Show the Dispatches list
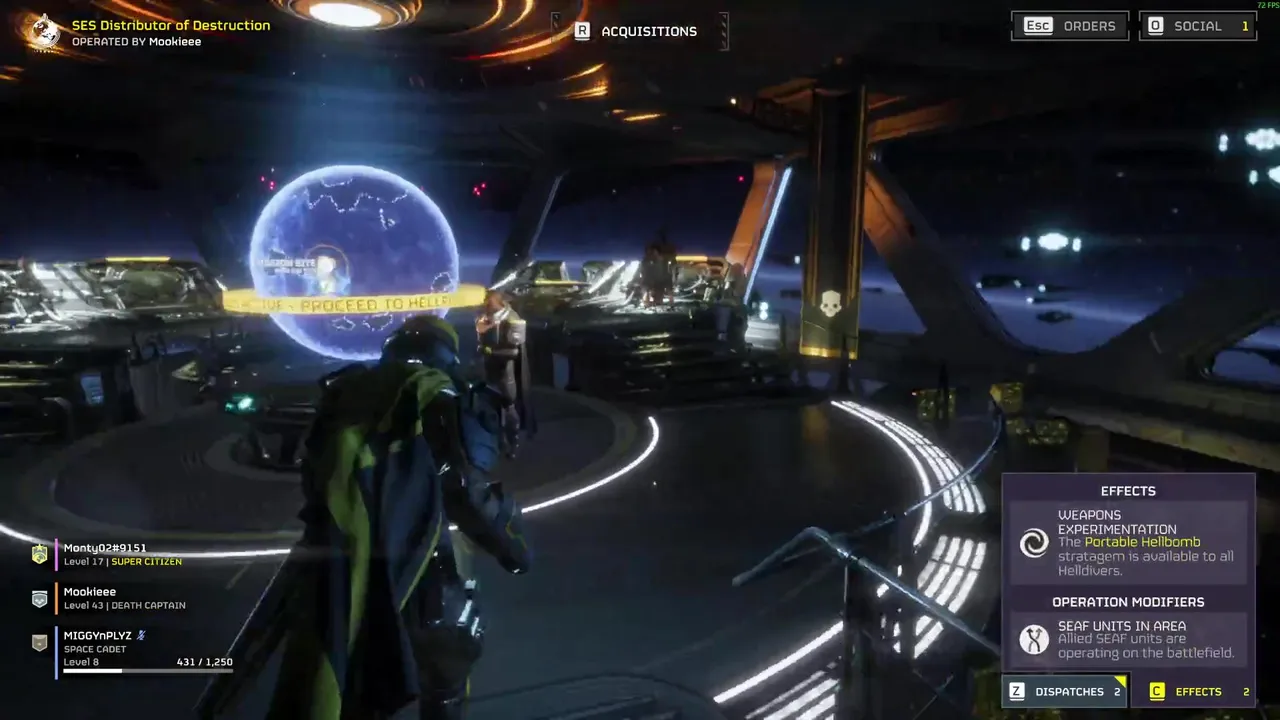Viewport: 1280px width, 720px height. (1066, 691)
